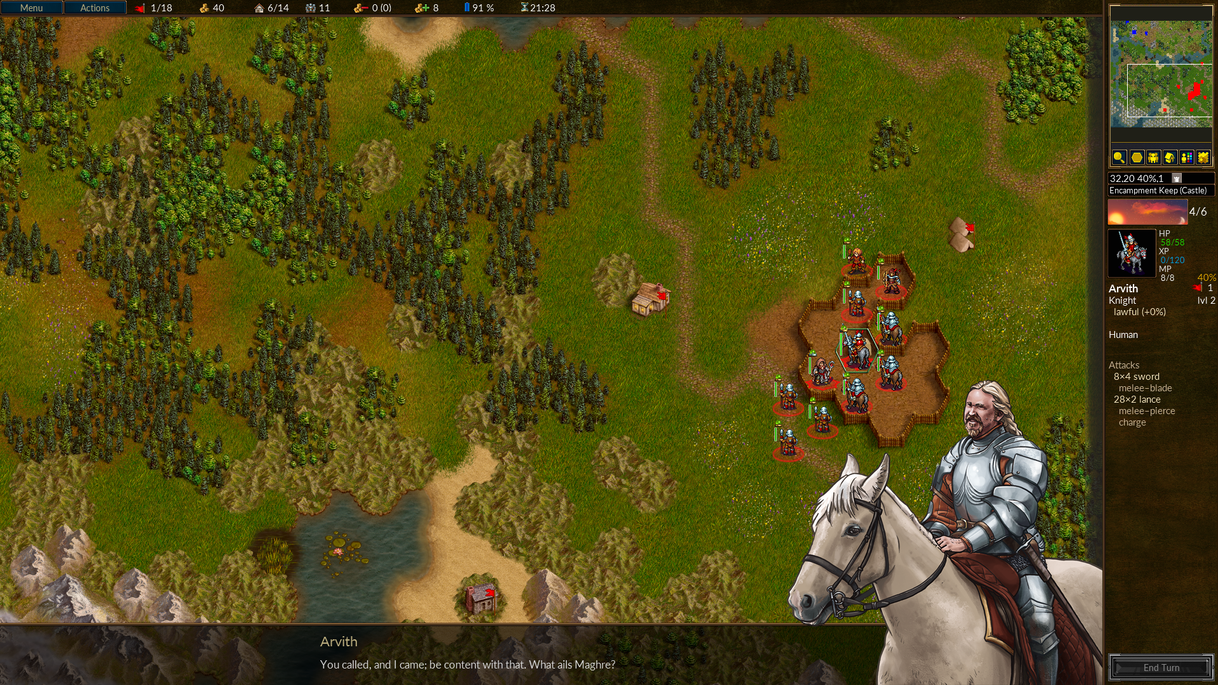1218x685 pixels.
Task: Click the End Turn button
Action: (1161, 668)
